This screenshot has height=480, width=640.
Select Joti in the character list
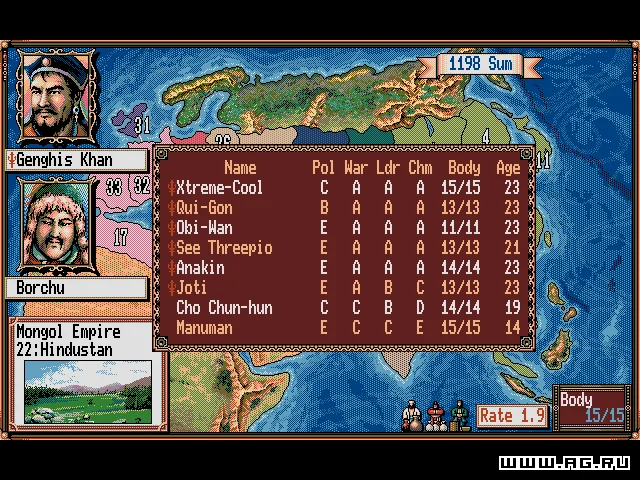point(192,288)
